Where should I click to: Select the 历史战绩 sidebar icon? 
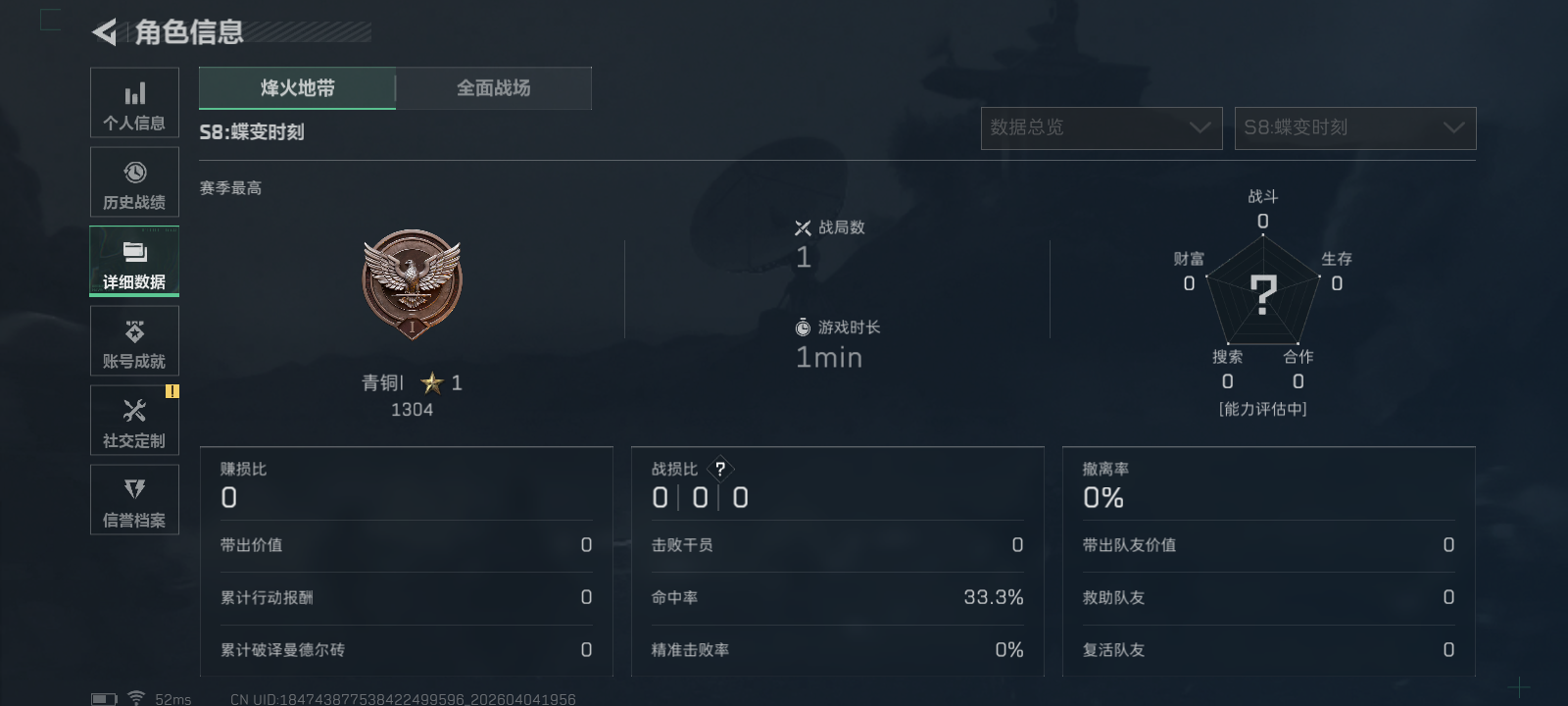point(134,180)
